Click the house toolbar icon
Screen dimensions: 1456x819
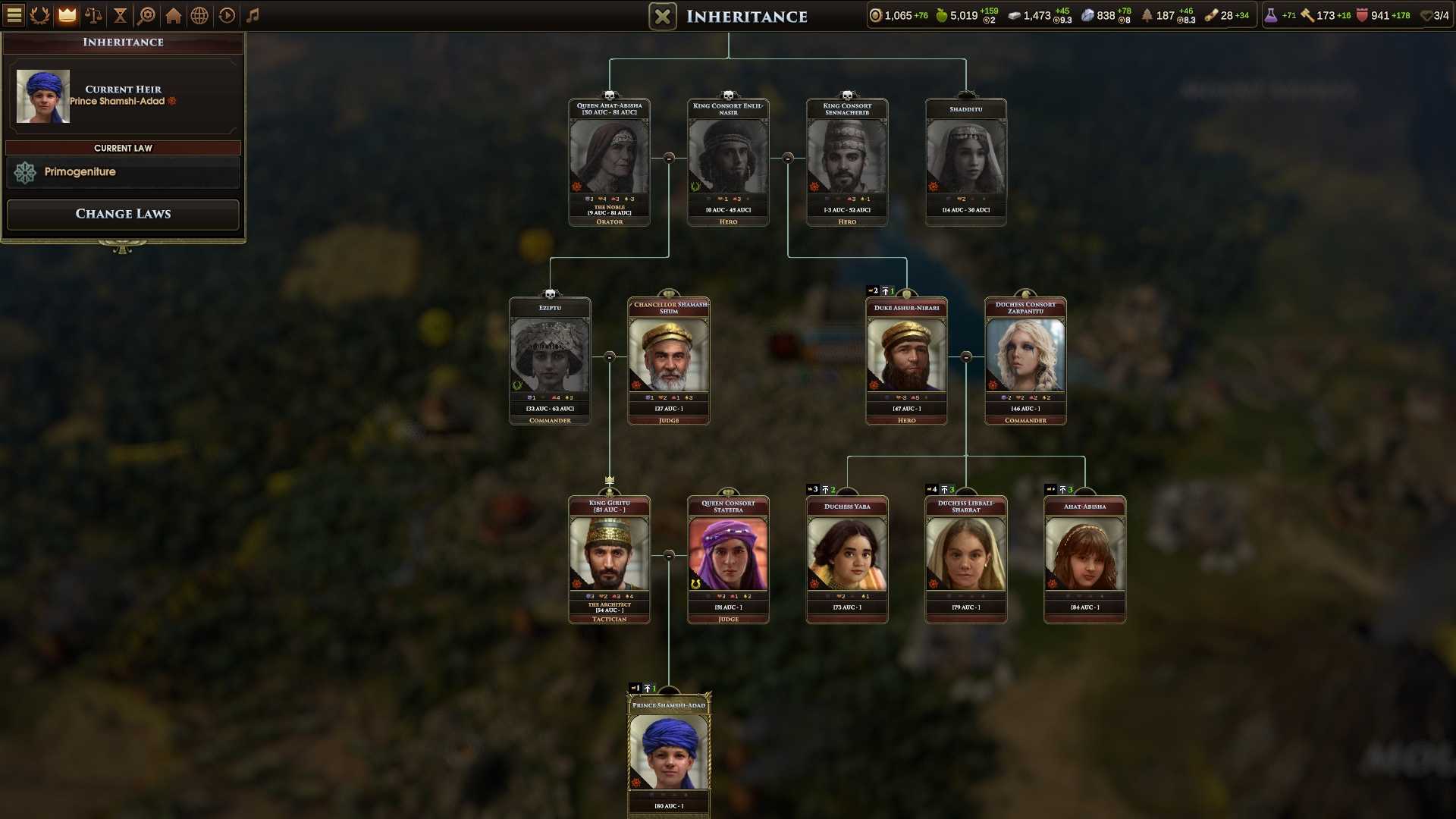[173, 15]
